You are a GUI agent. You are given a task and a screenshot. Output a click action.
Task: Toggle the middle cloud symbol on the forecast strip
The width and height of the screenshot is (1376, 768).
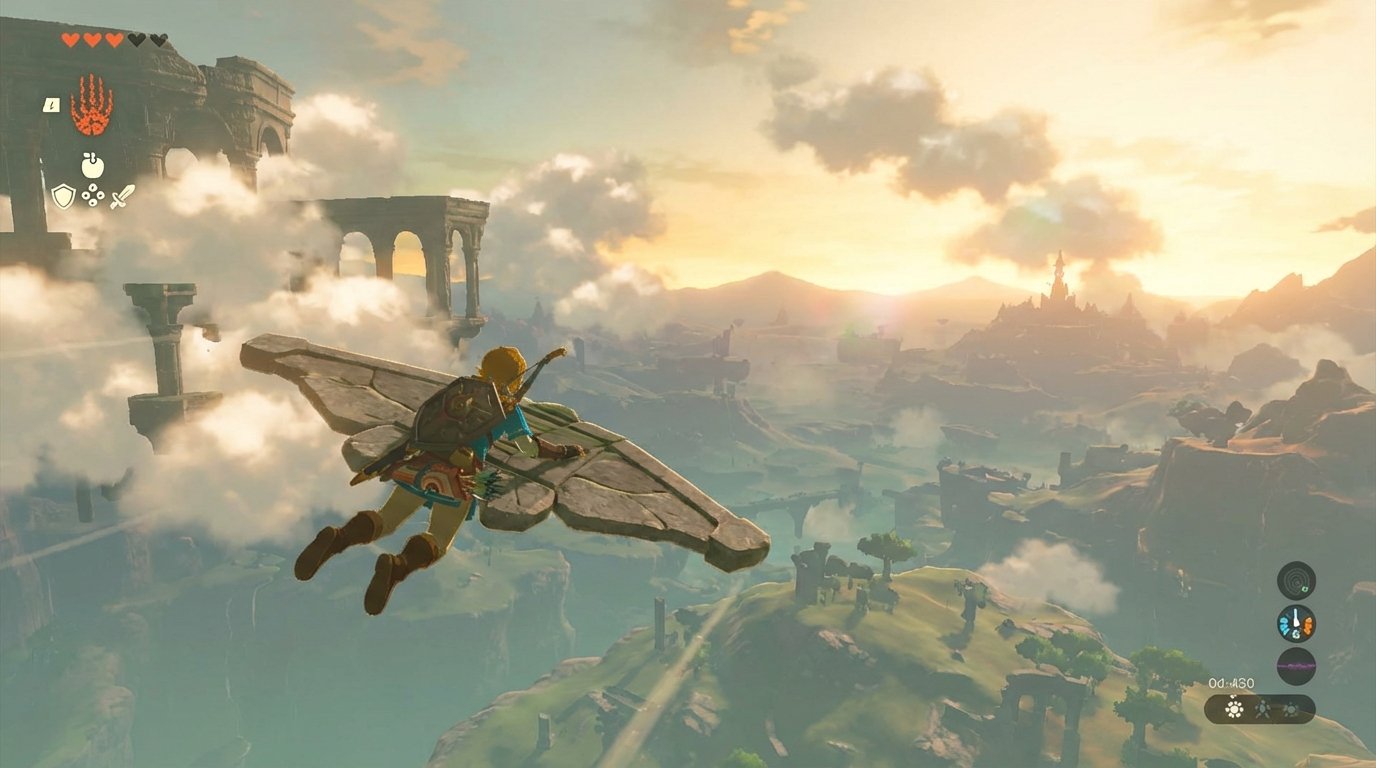[1262, 711]
